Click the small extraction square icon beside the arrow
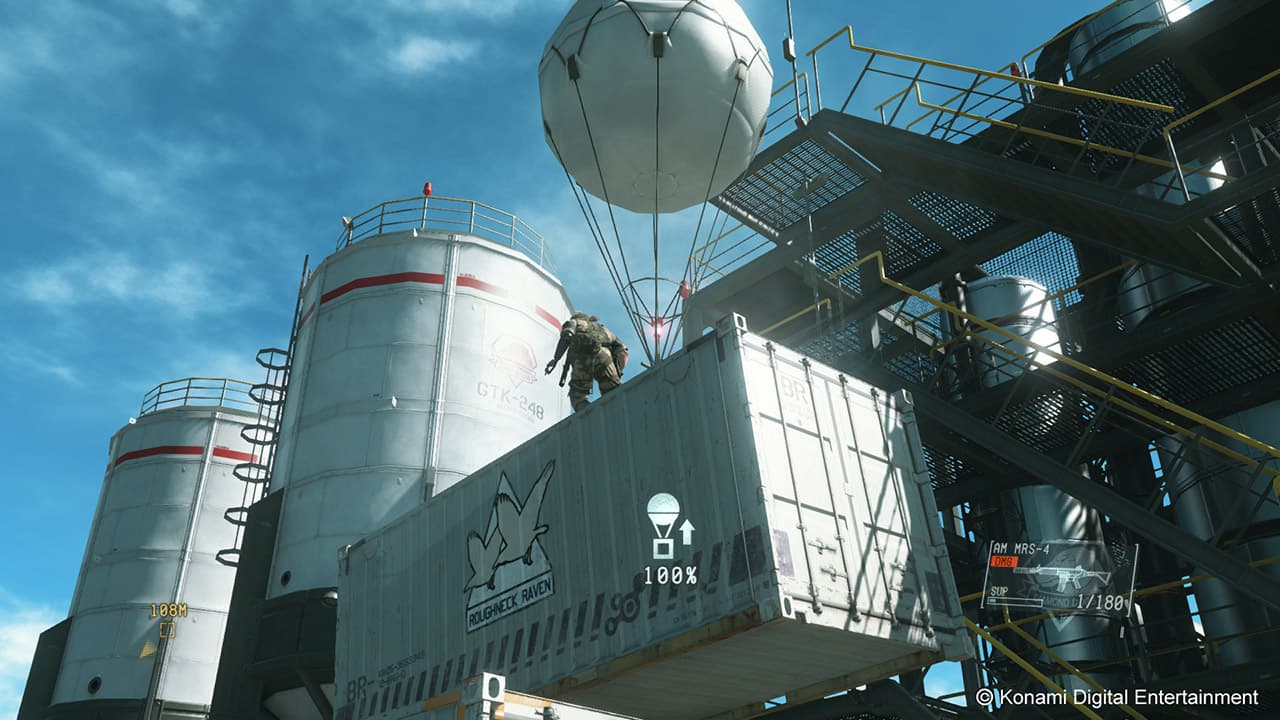Screen dimensions: 1280x720 663,548
